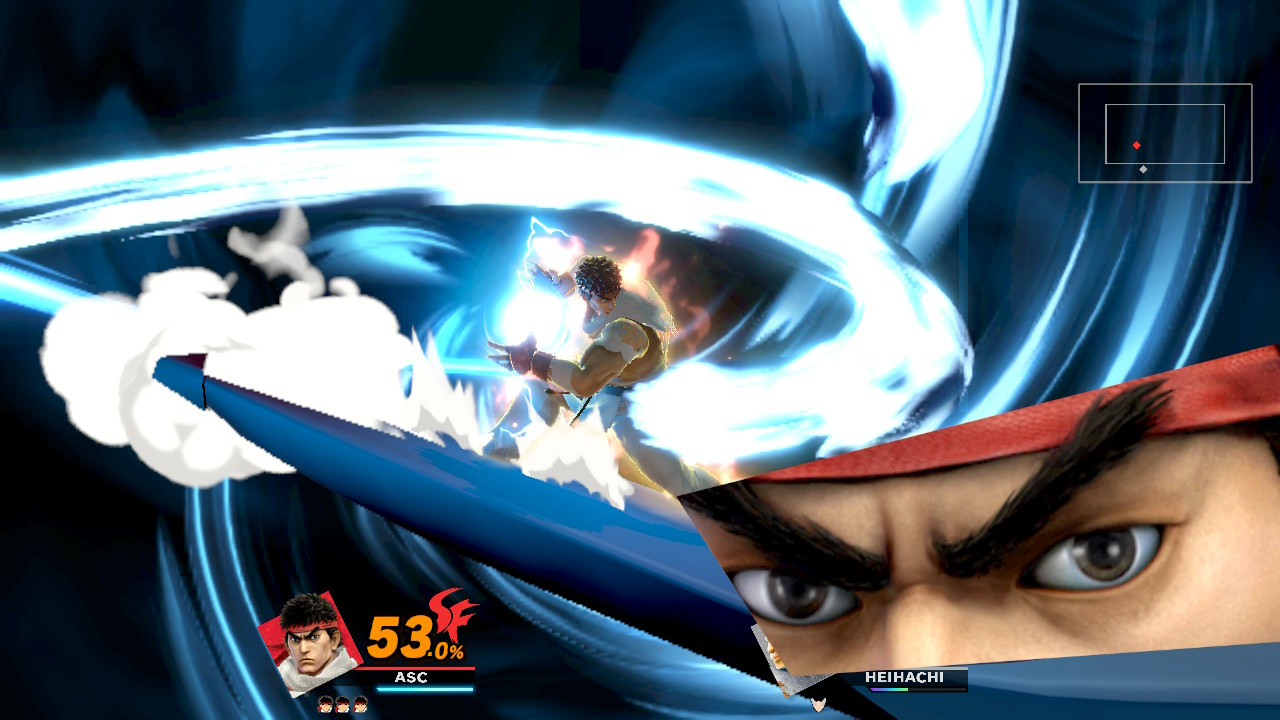Viewport: 1280px width, 720px height.
Task: Click the middle Ryu stock head icon
Action: coord(345,705)
